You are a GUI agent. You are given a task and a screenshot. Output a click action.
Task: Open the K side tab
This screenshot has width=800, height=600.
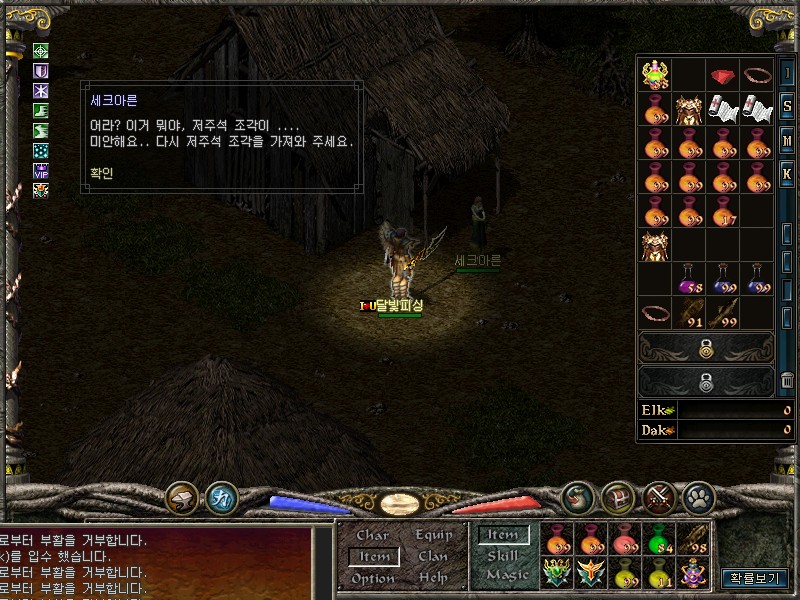787,173
